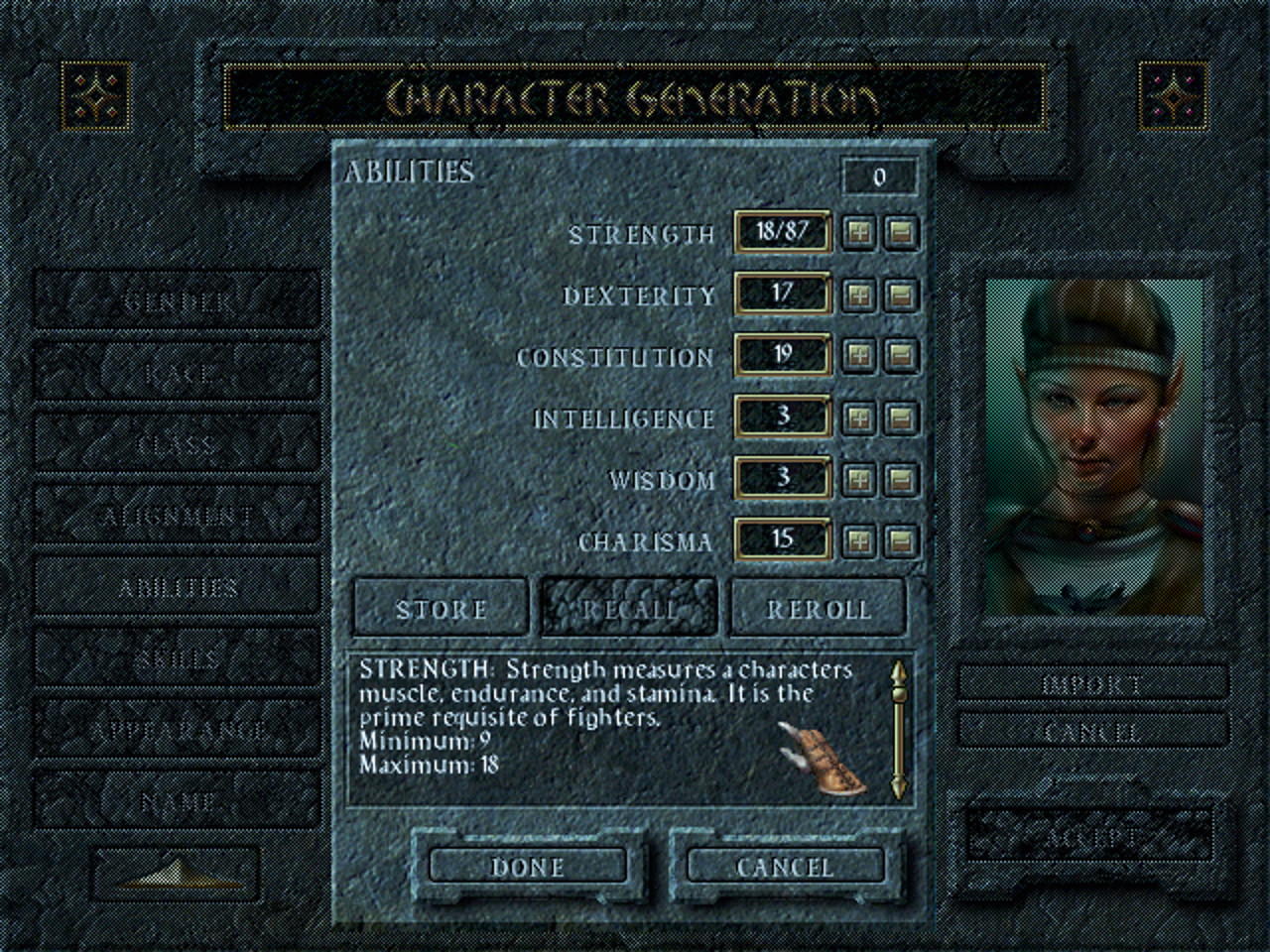Increase Intelligence with its plus button
Screen dimensions: 1270x952
click(x=860, y=418)
